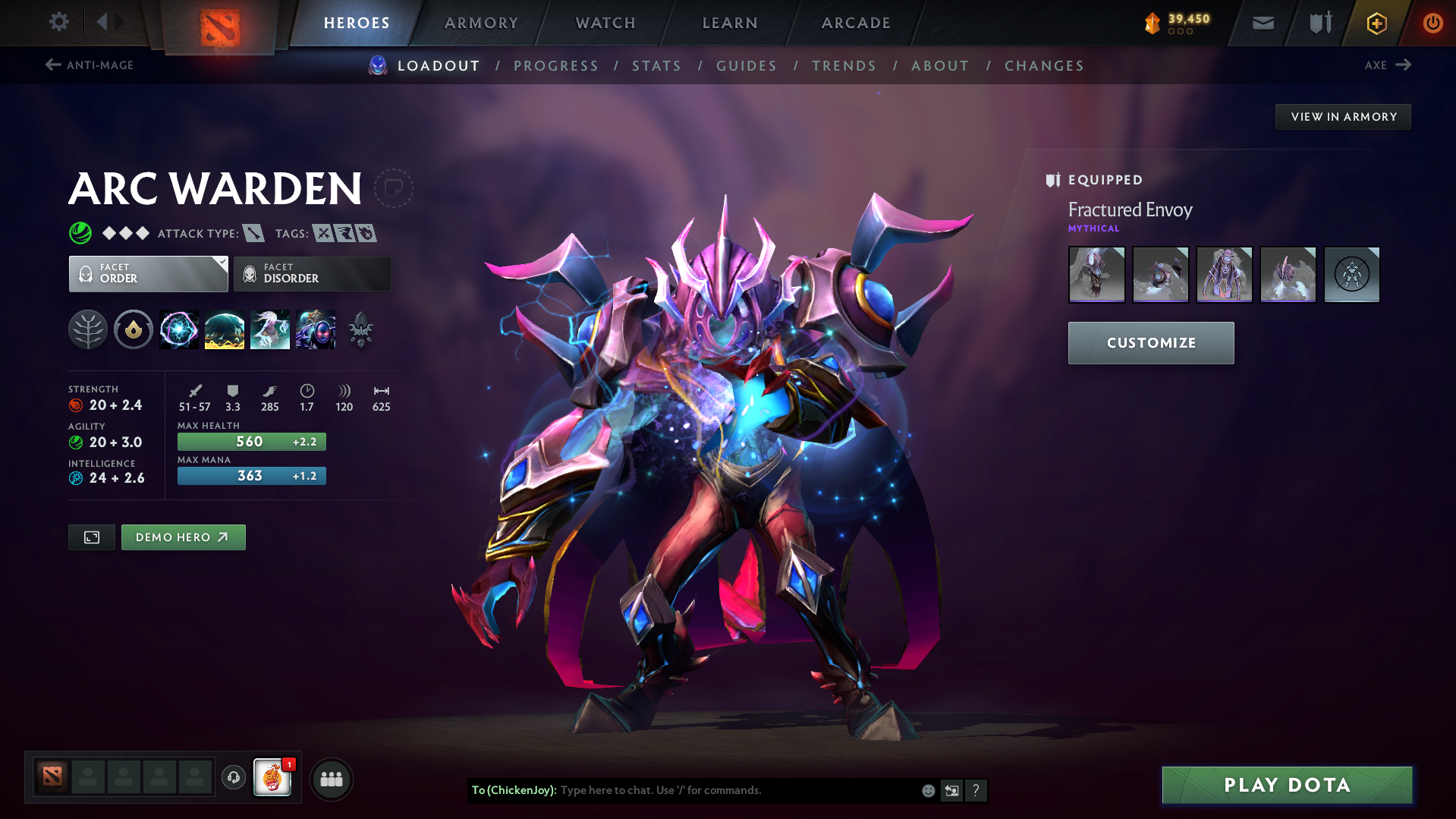
Task: Click Arc Warden's innate ability icon
Action: pyautogui.click(x=134, y=329)
